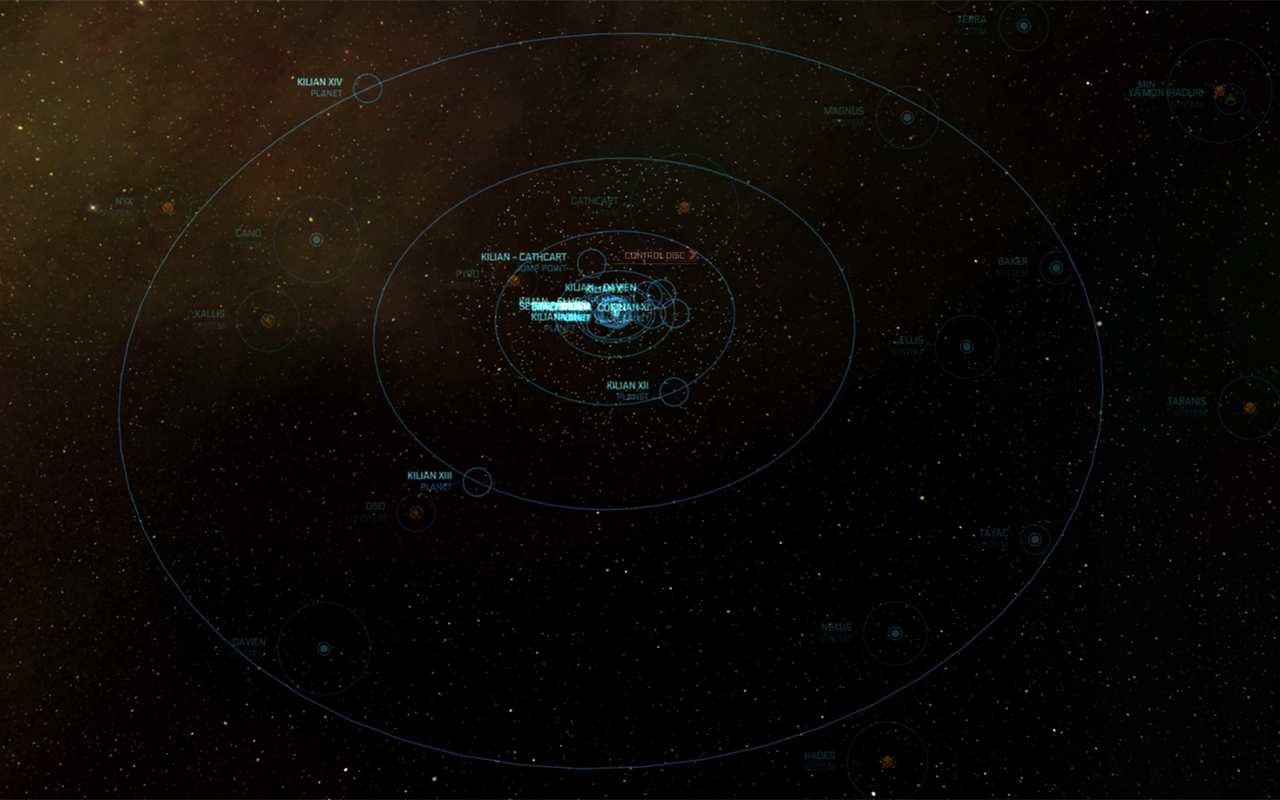Click the Davien system marker
Screen dimensions: 1280x800
(x=323, y=648)
